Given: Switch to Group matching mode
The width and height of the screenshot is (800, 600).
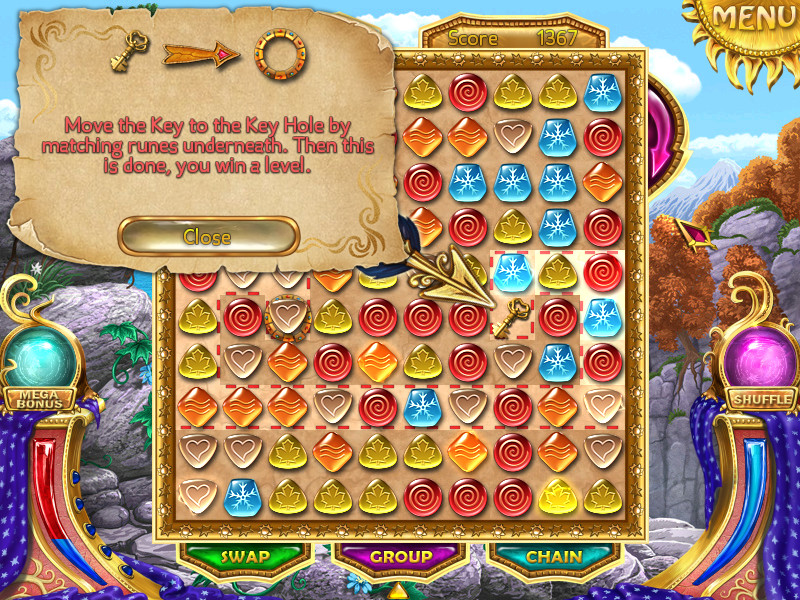Looking at the screenshot, I should coord(401,557).
